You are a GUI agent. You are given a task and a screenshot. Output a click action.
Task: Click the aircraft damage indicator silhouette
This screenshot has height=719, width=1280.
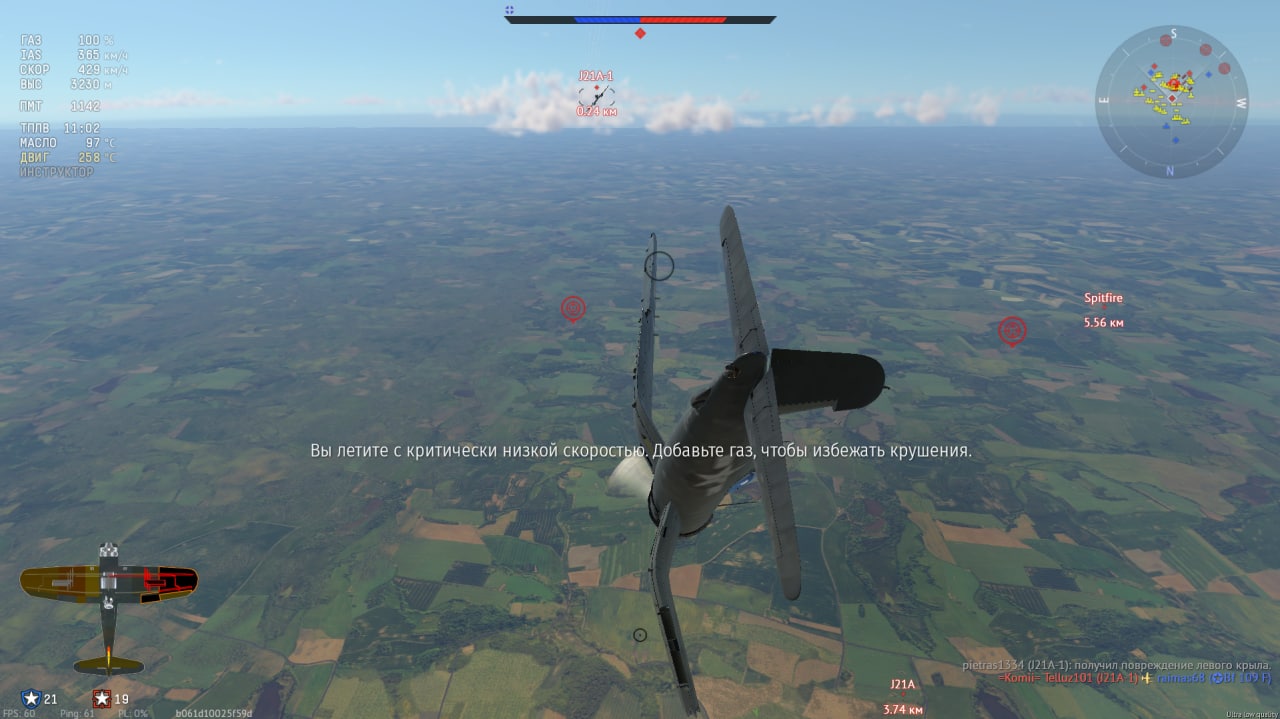coord(108,607)
